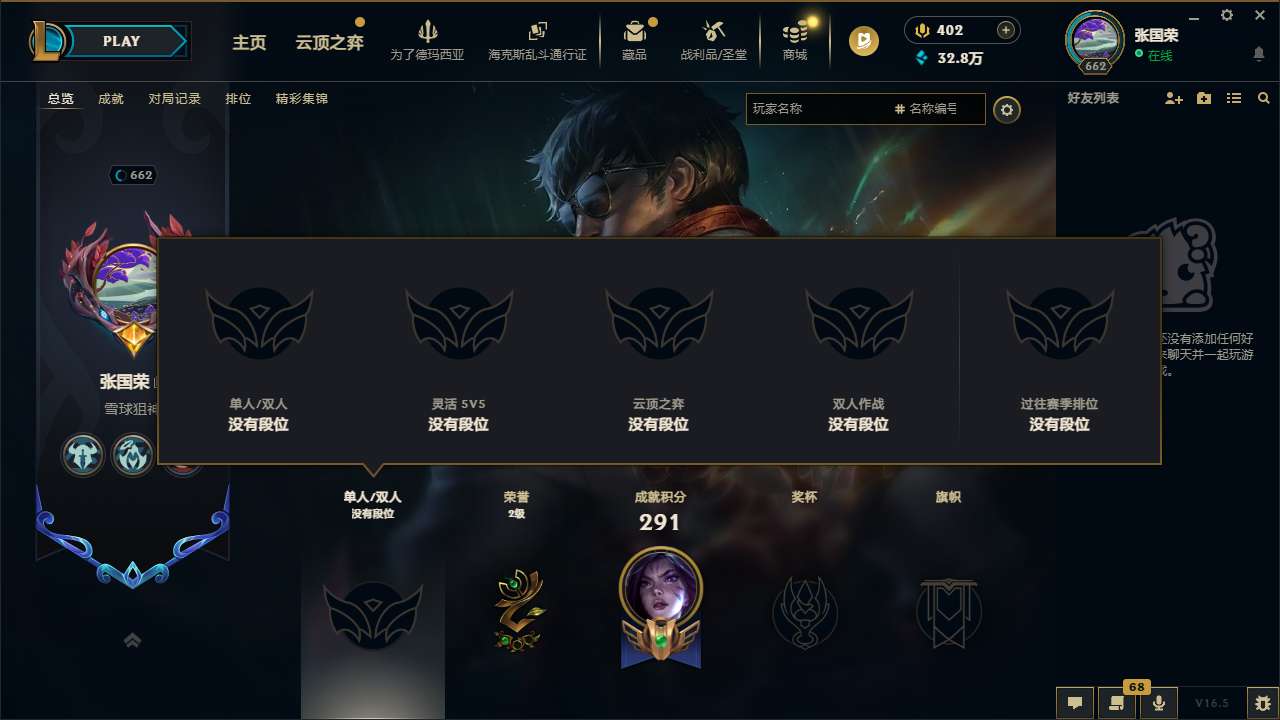Collapse the profile sidebar with the arrow
Screen dimensions: 1280x720
pyautogui.click(x=133, y=639)
